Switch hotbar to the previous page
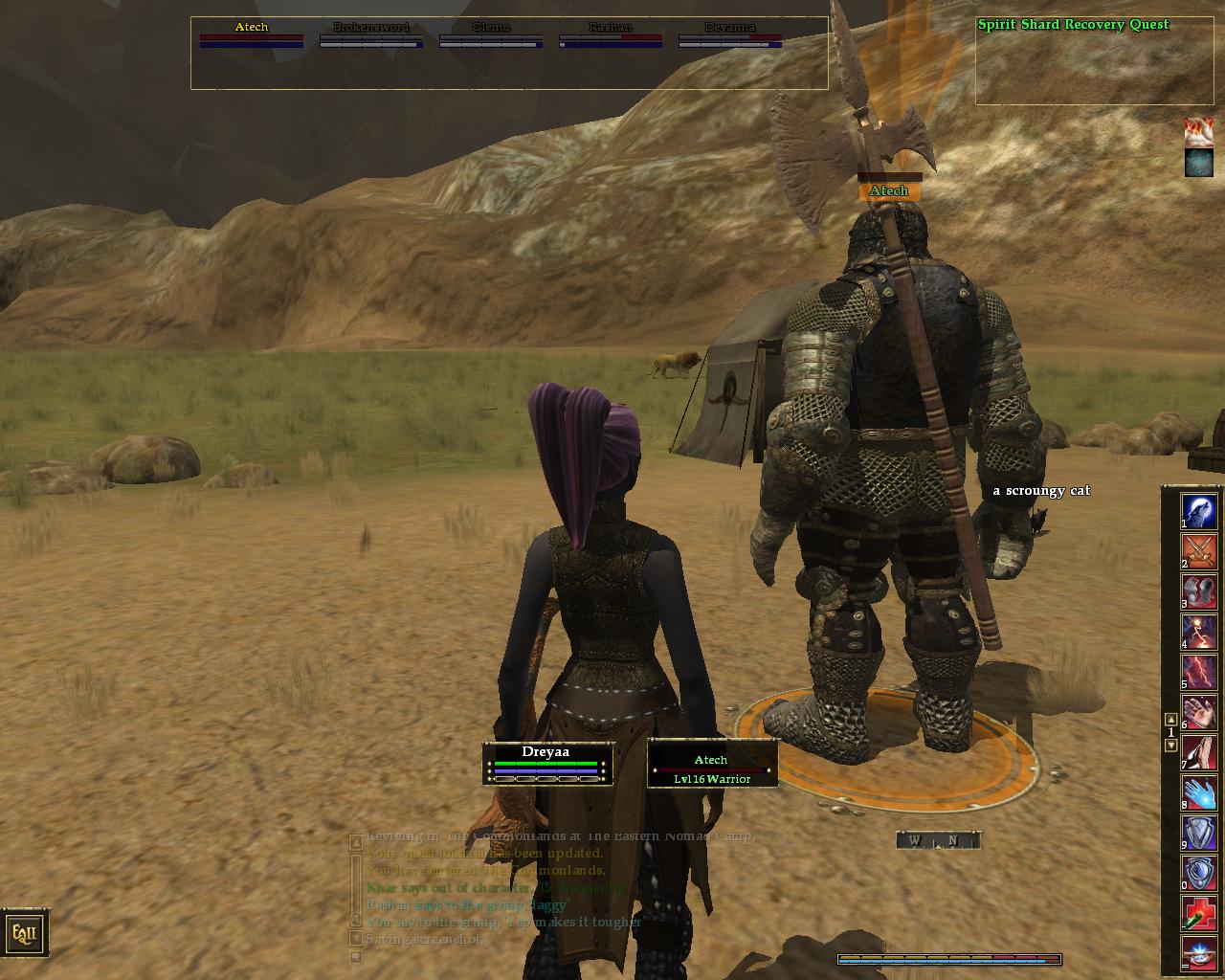Image resolution: width=1225 pixels, height=980 pixels. point(1170,720)
